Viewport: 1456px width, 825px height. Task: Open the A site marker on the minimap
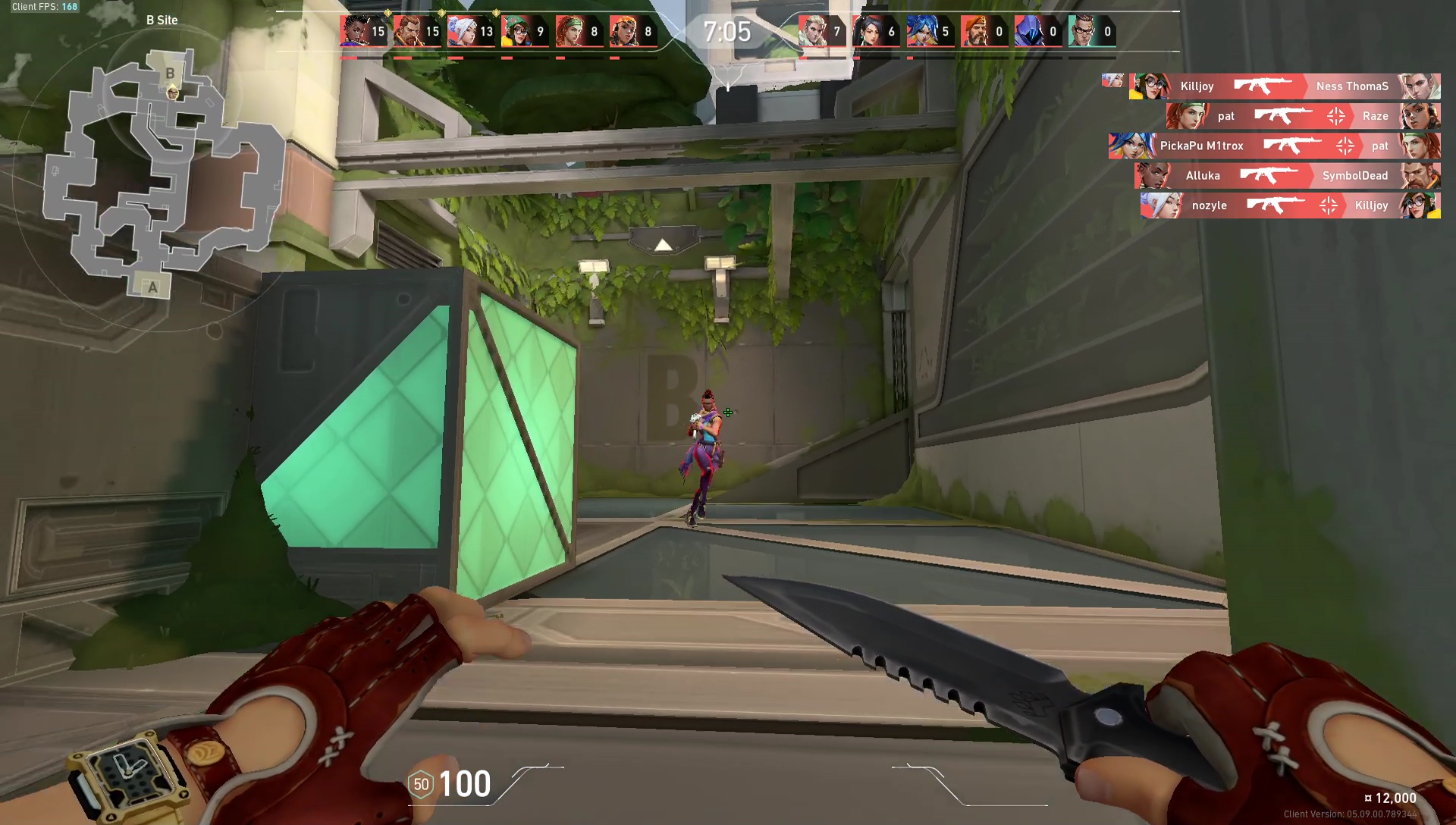point(152,287)
